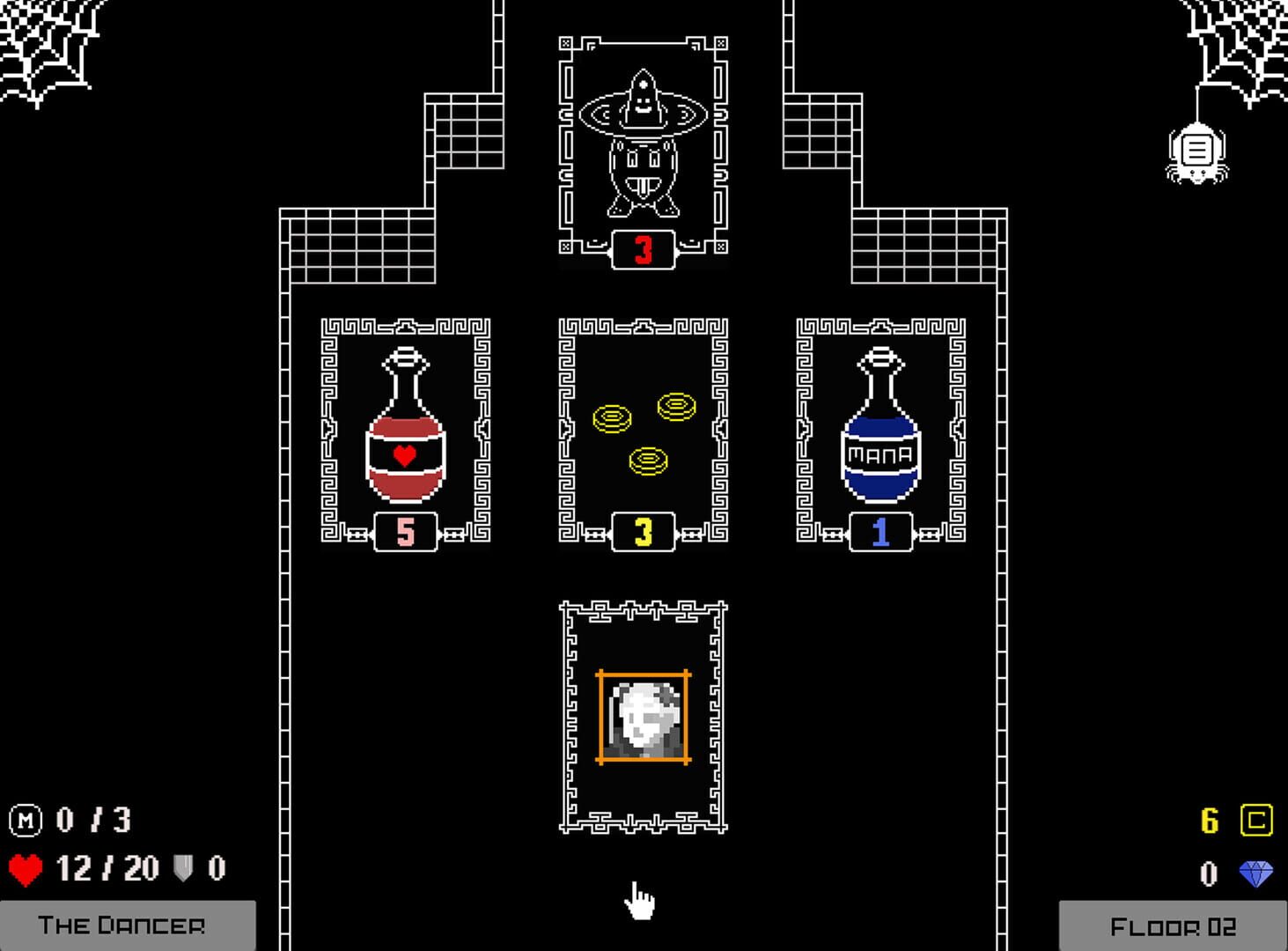Select the highlighted stone face card
The width and height of the screenshot is (1288, 951).
[x=642, y=718]
